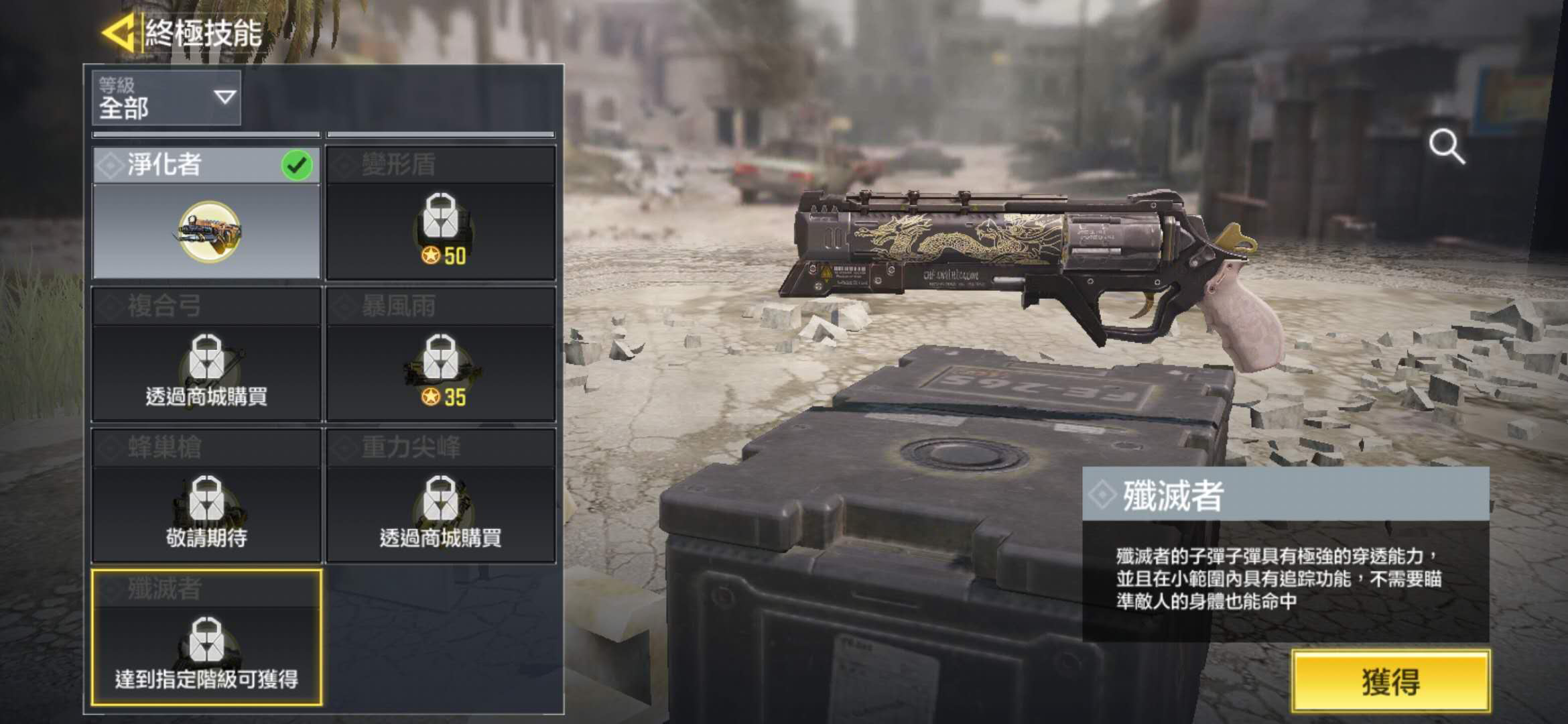This screenshot has width=1568, height=724.
Task: Select the highlighted 殲滅者 skill tile
Action: tap(206, 637)
